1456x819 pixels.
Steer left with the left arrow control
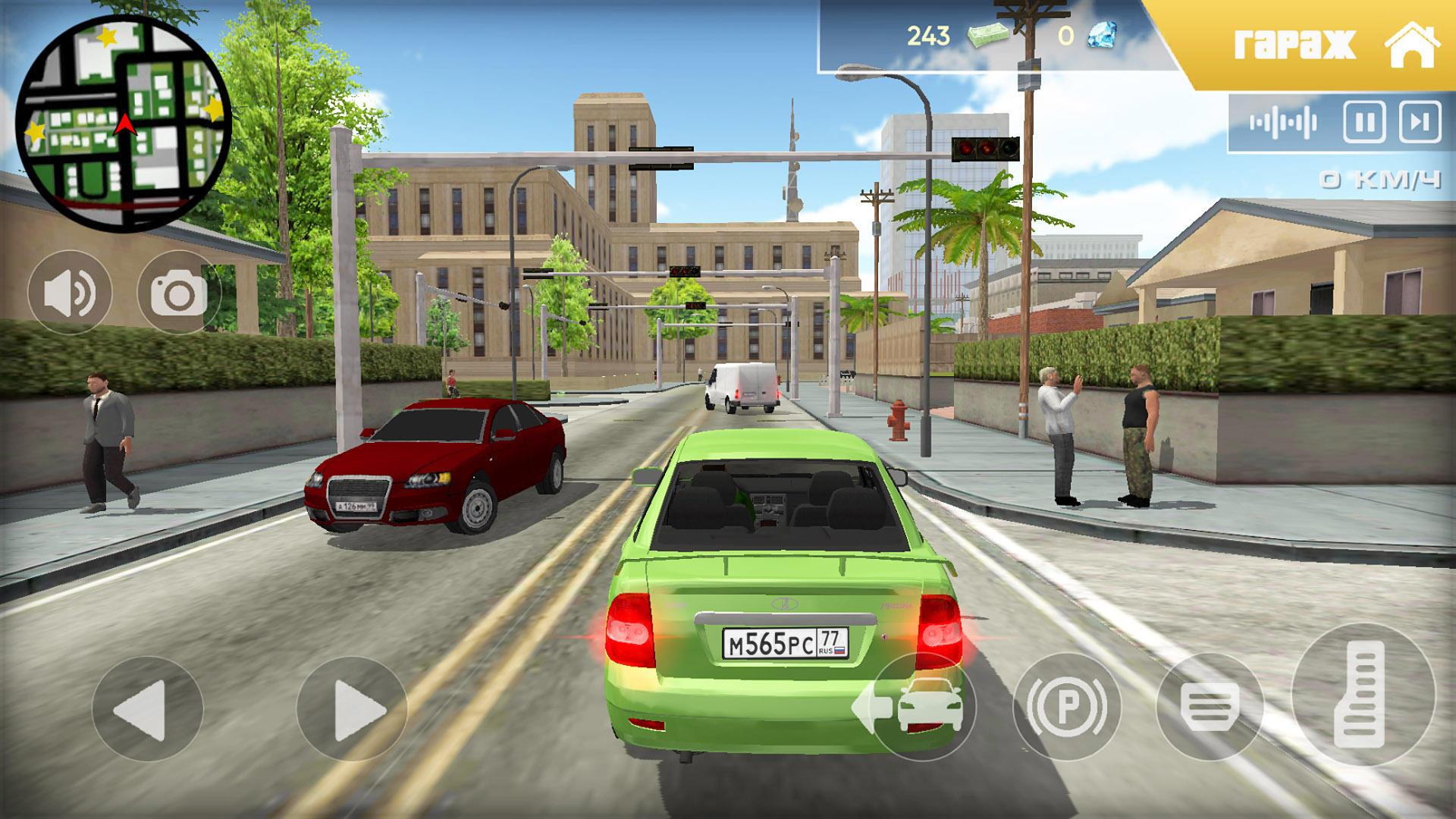tap(146, 709)
